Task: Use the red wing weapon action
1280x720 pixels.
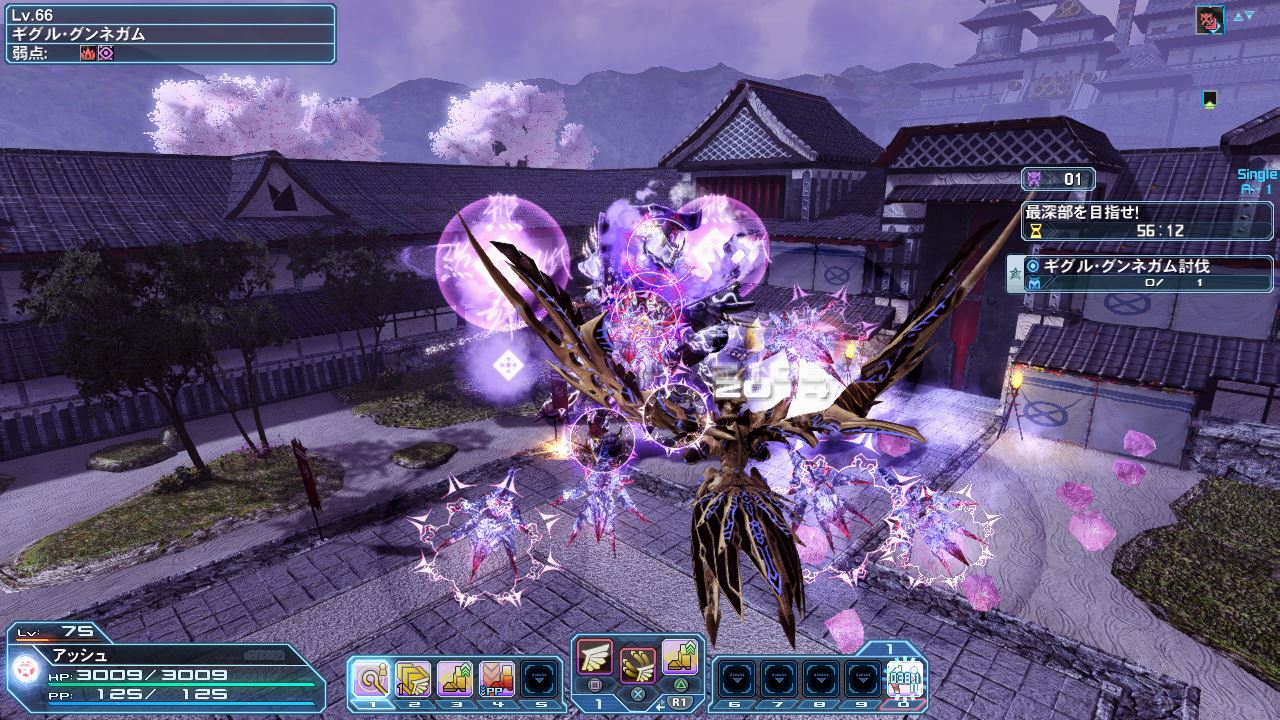Action: pyautogui.click(x=594, y=655)
